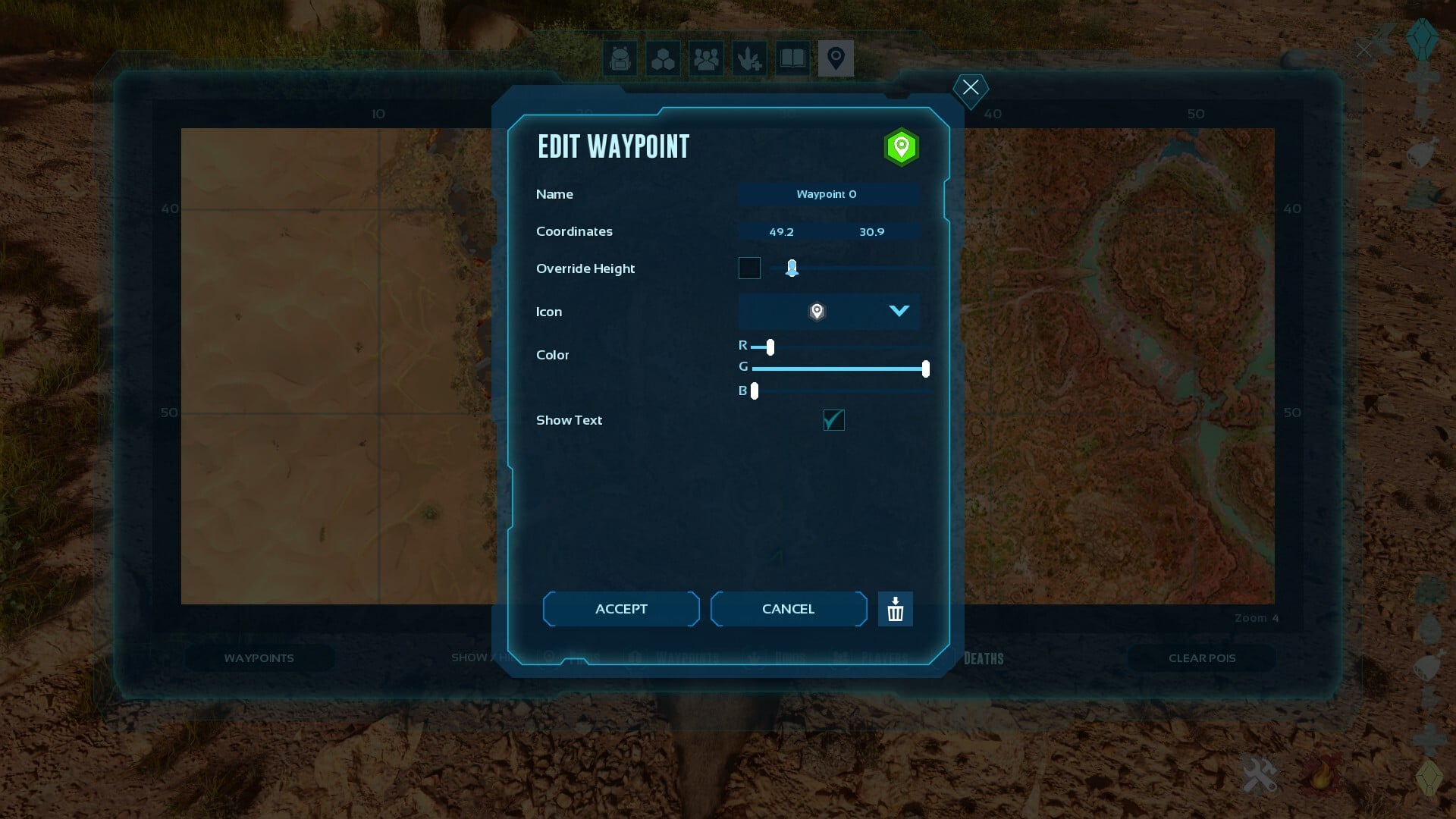Adjust the red color slider
1456x819 pixels.
[770, 347]
